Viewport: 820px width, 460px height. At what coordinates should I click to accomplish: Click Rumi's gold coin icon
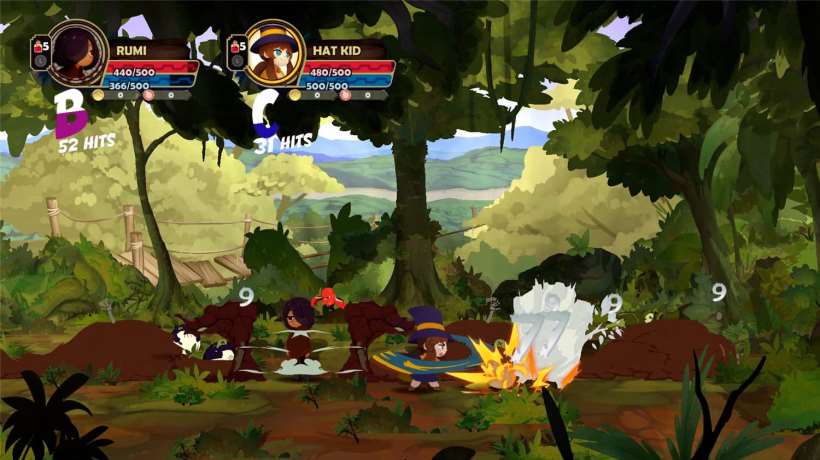point(98,96)
